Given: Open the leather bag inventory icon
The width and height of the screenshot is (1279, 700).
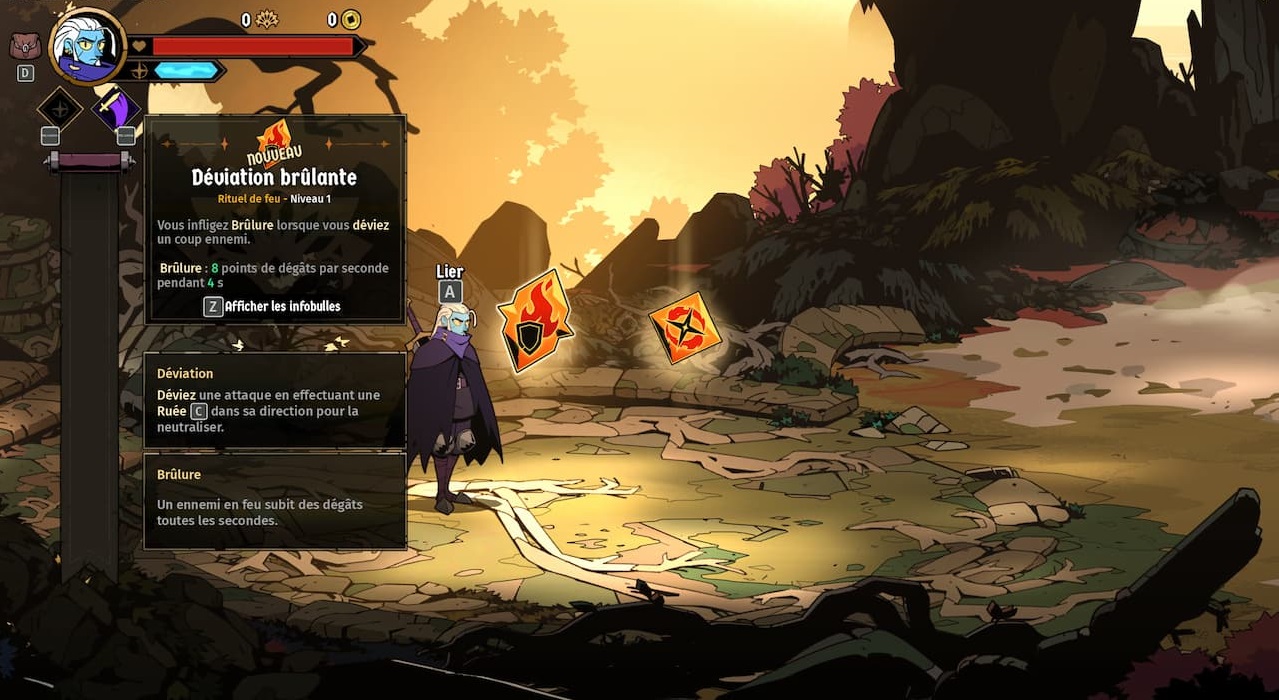Looking at the screenshot, I should pyautogui.click(x=25, y=46).
